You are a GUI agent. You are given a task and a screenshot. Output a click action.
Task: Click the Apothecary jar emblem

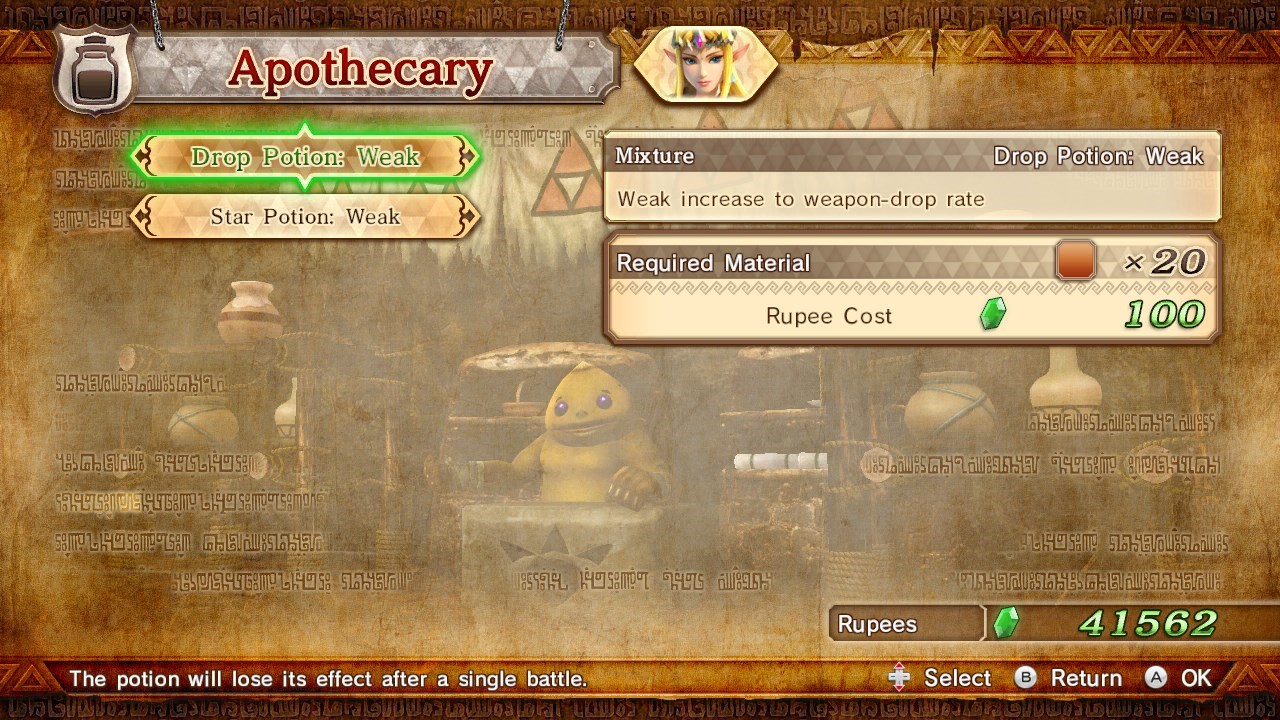(x=93, y=69)
